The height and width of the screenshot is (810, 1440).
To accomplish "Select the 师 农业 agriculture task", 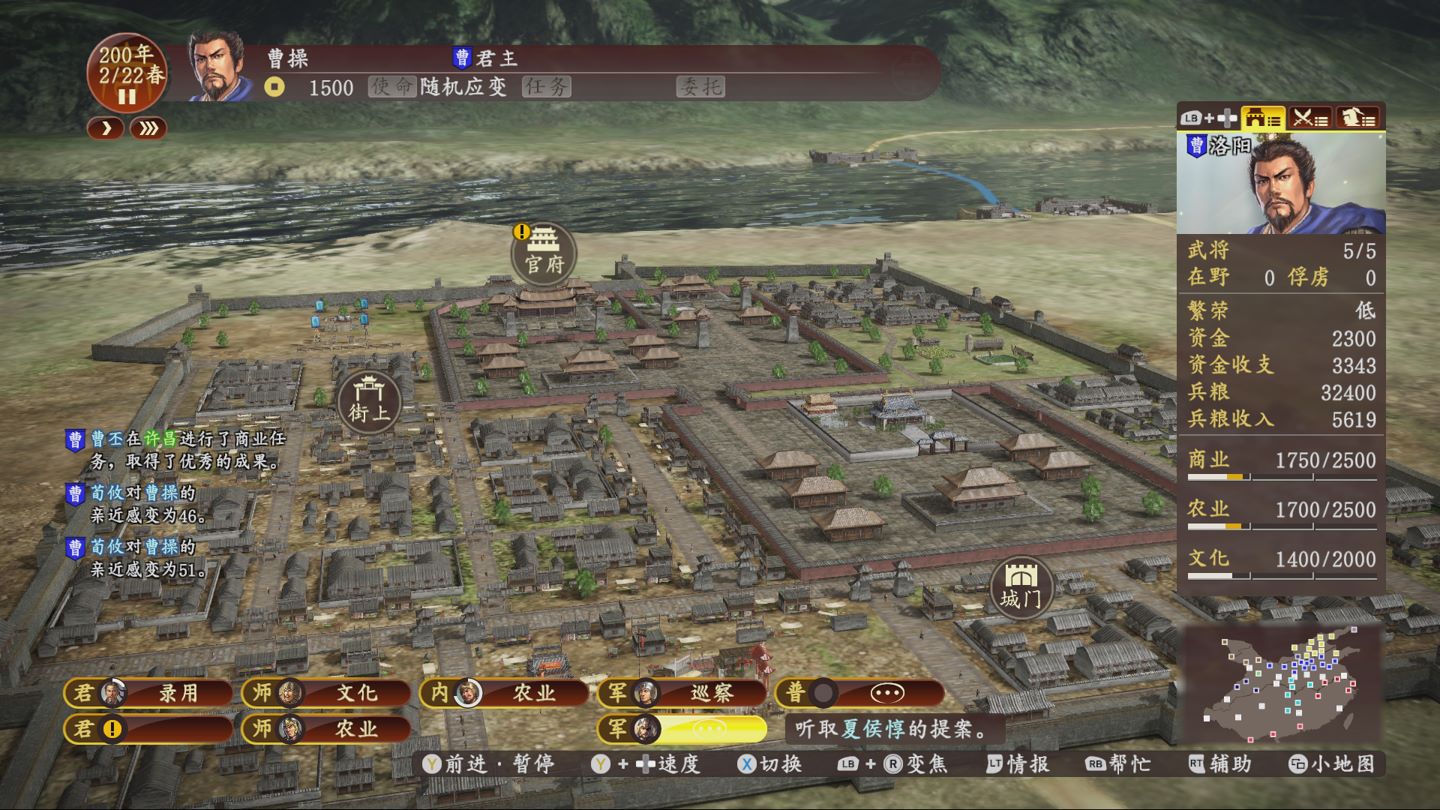I will 326,729.
